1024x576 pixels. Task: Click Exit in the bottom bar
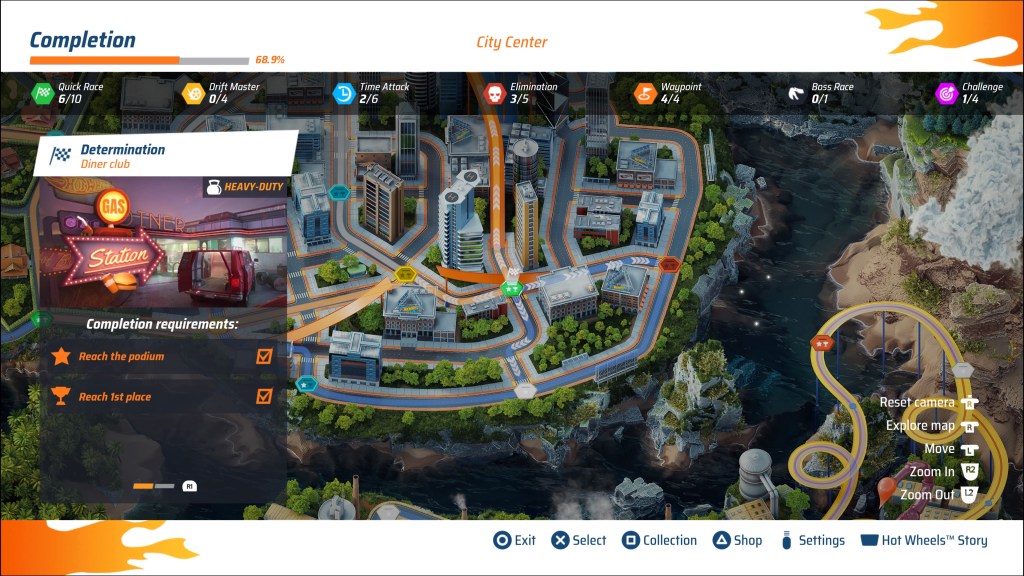point(515,540)
